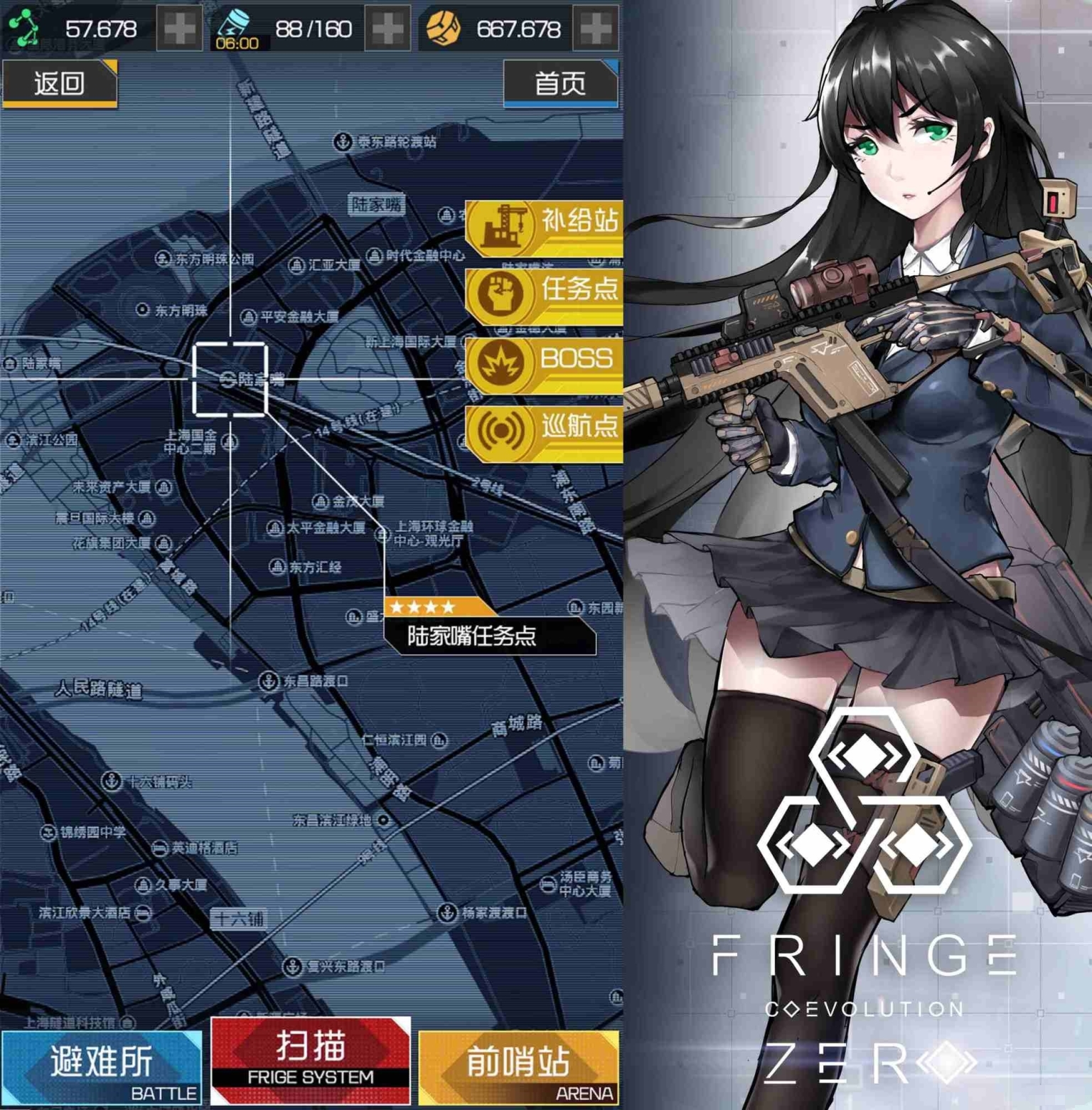Screen dimensions: 1092x1110
Task: Add more gold coin currency
Action: [596, 29]
